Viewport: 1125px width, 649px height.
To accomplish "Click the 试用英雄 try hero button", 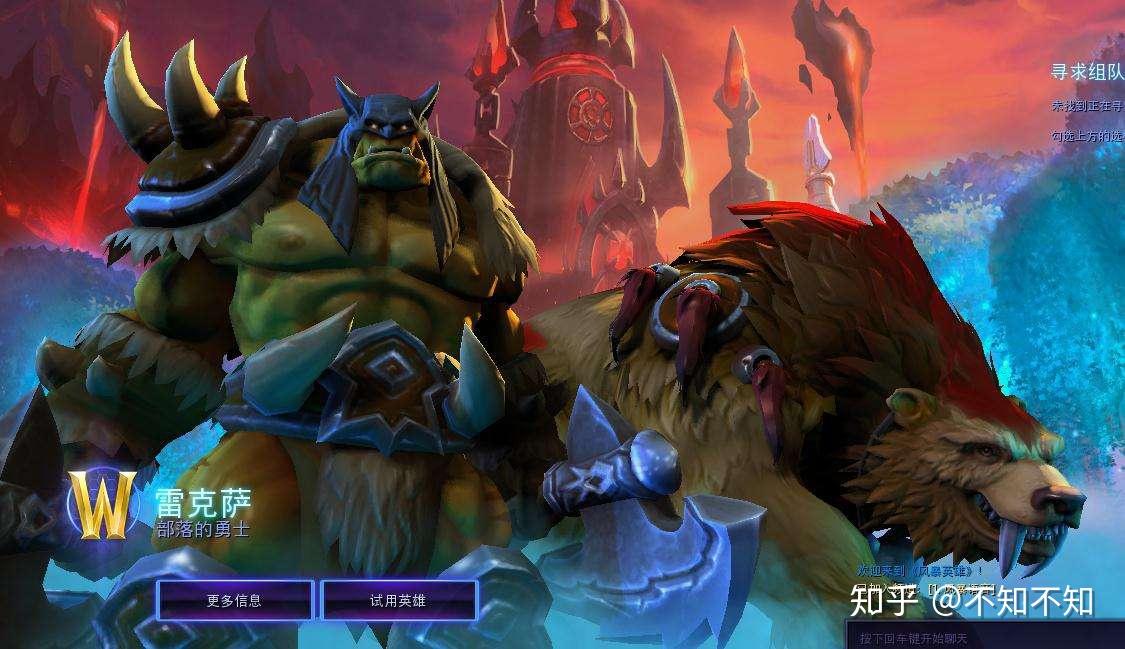I will (398, 601).
